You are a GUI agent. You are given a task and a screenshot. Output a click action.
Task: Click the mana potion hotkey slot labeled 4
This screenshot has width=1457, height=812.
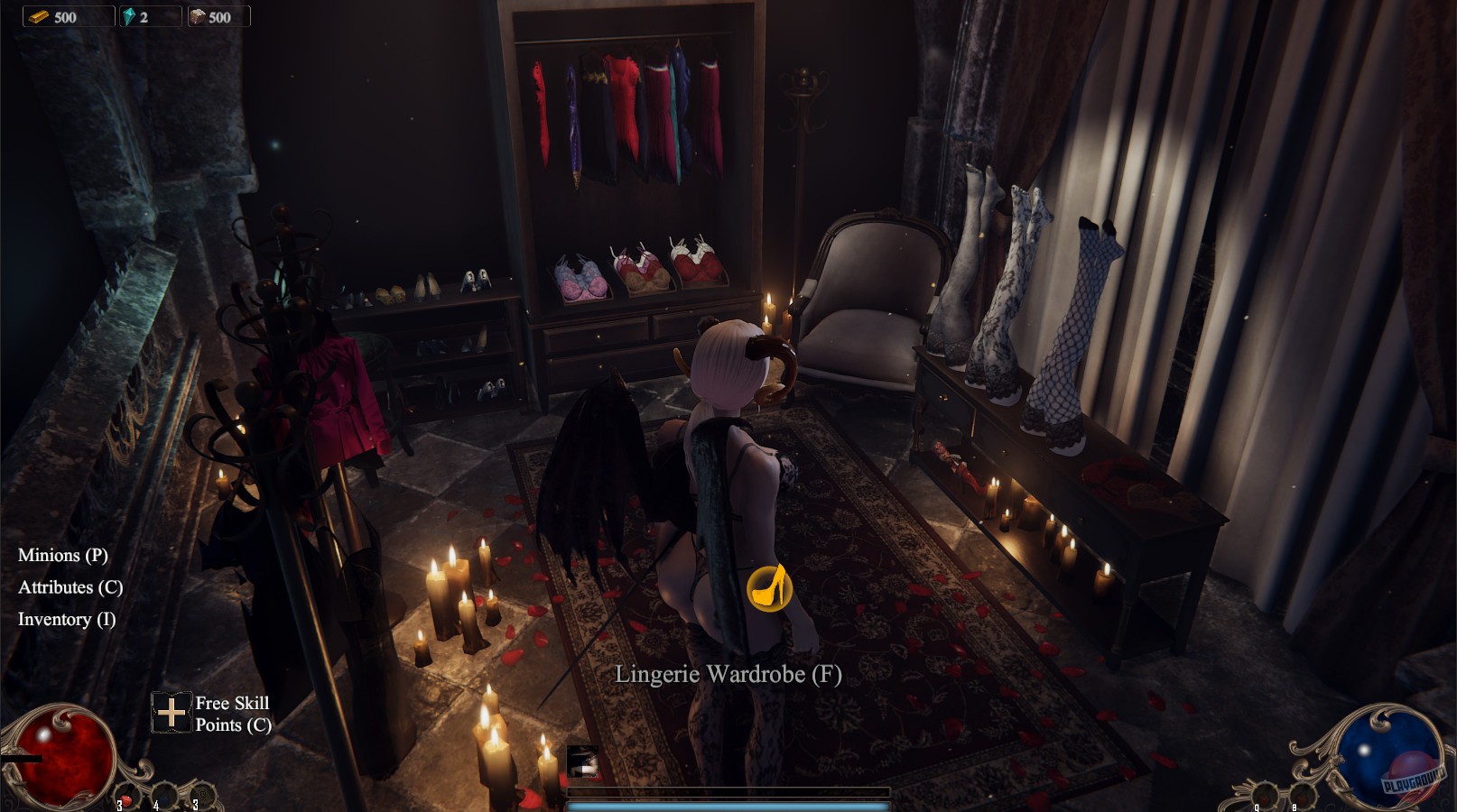[x=165, y=795]
